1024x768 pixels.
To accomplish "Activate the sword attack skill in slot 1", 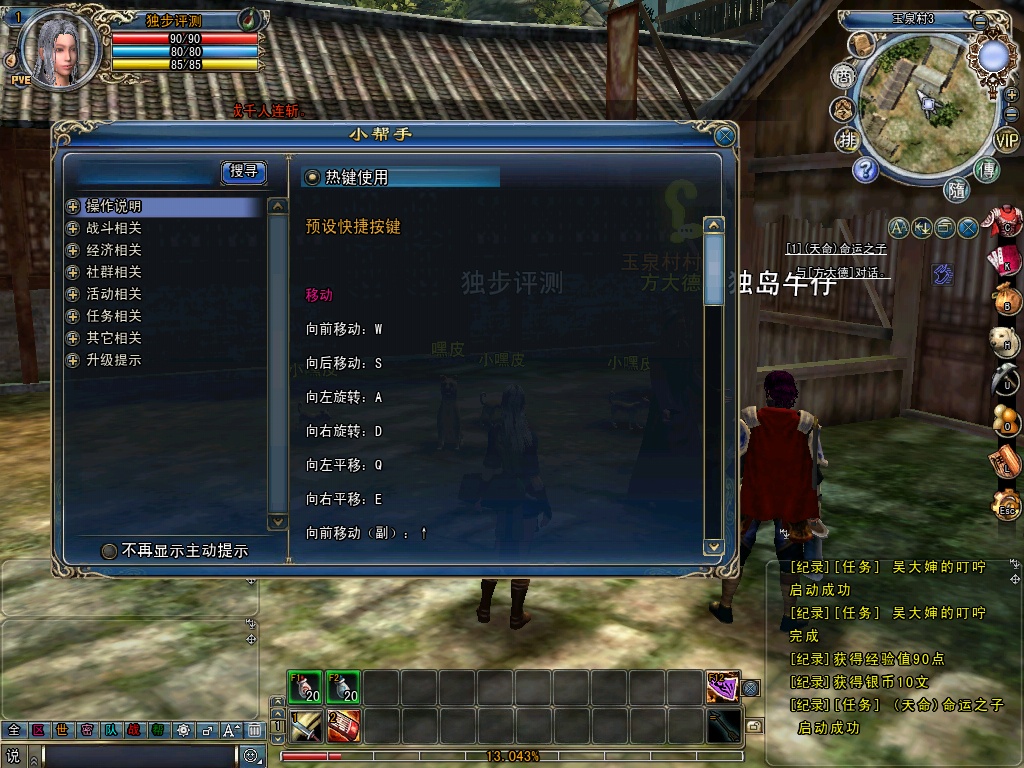I will click(x=305, y=726).
